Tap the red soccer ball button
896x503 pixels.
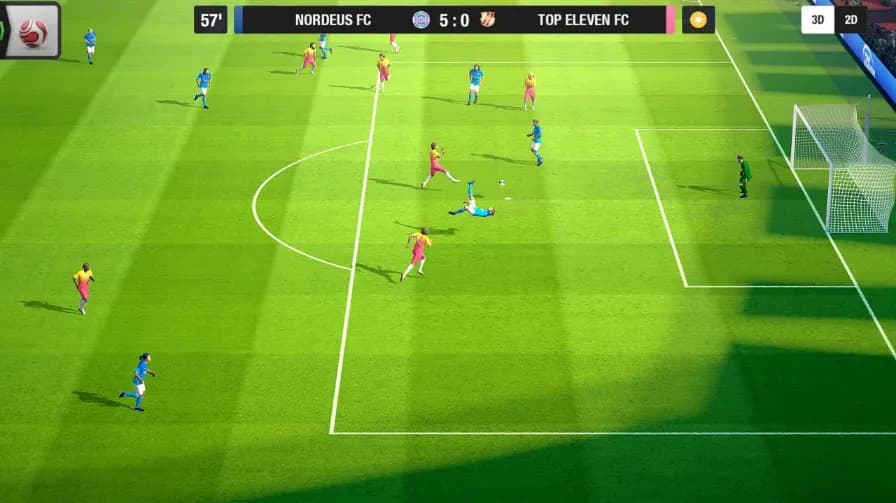[x=32, y=31]
